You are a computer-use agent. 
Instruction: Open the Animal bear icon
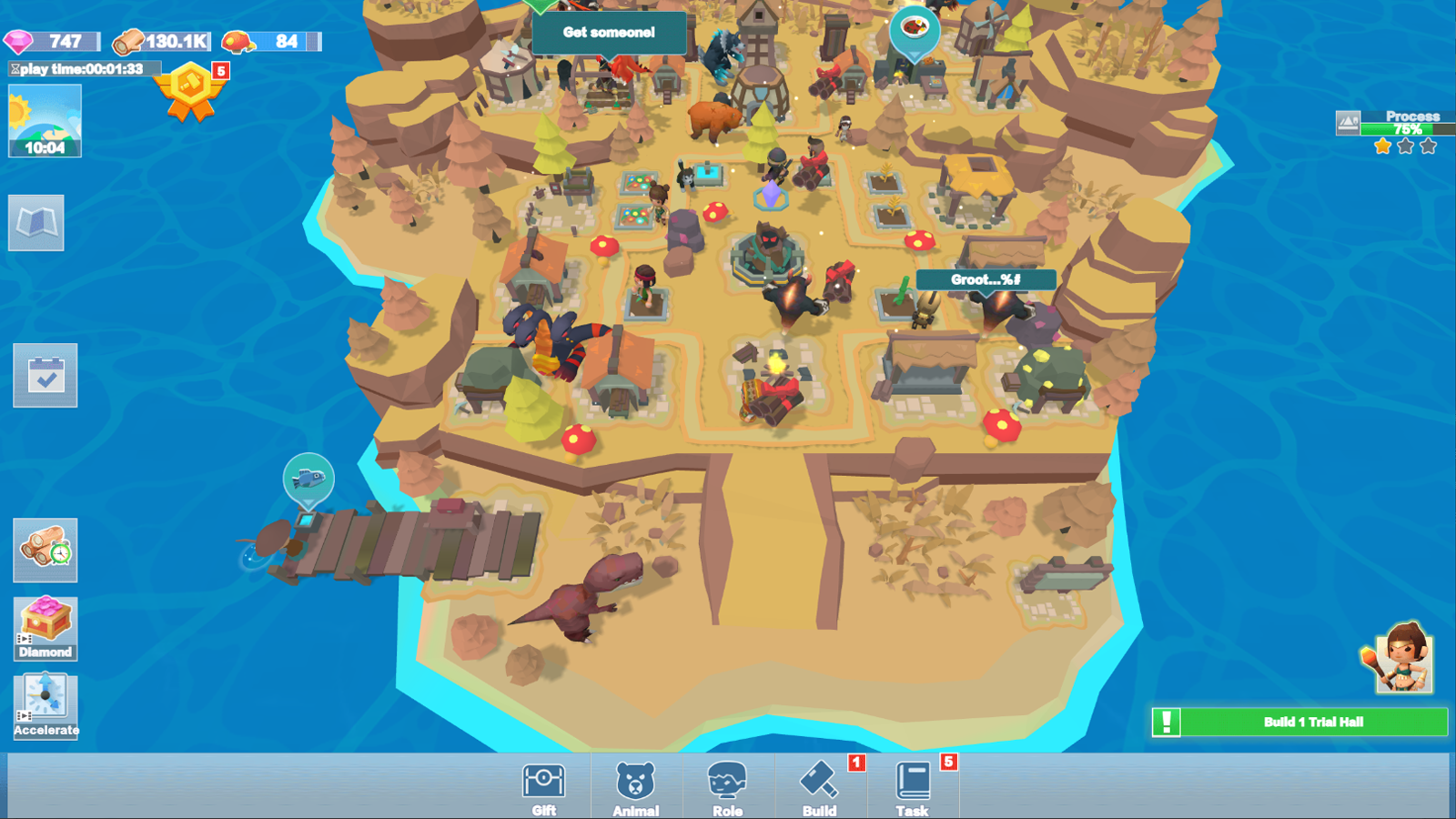coord(637,784)
